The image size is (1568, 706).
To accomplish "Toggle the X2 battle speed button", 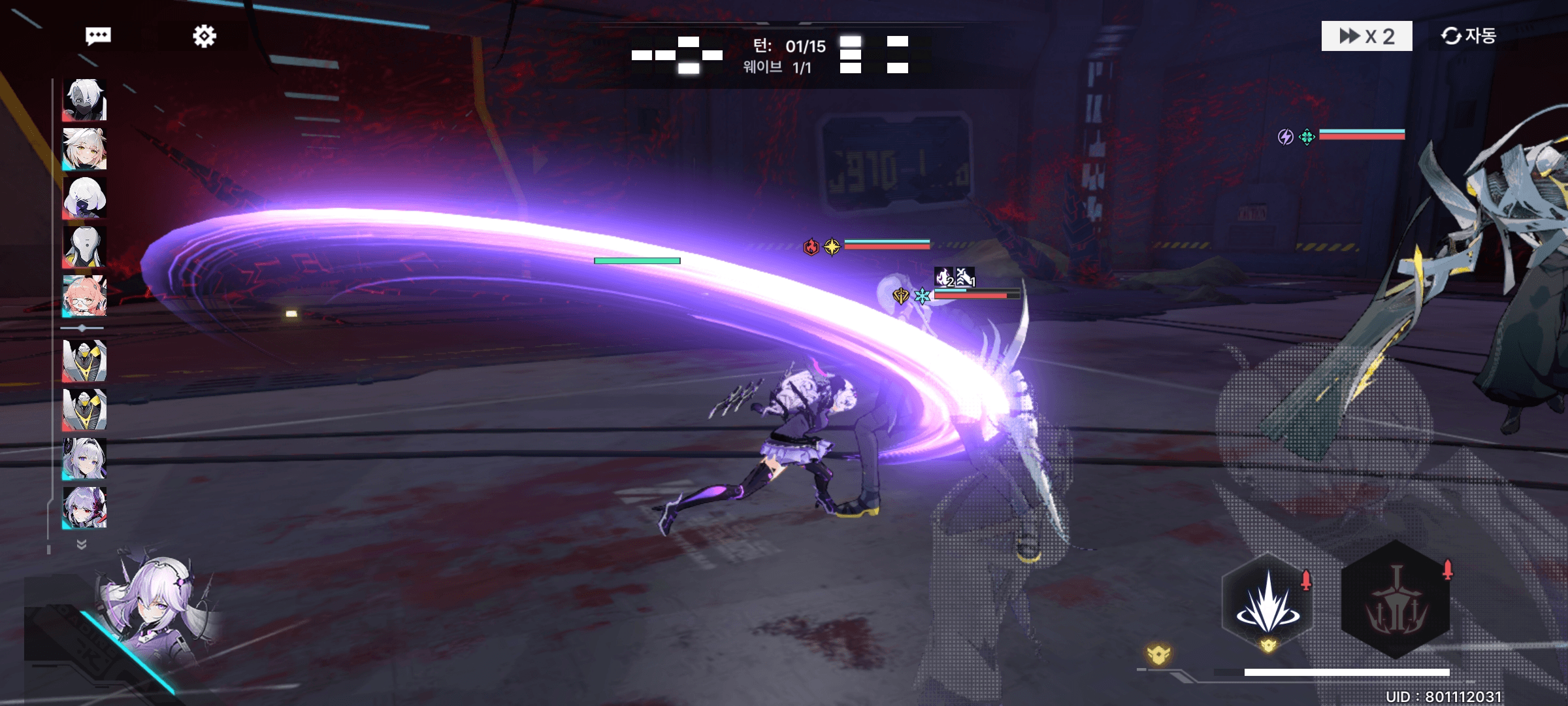I will point(1366,36).
